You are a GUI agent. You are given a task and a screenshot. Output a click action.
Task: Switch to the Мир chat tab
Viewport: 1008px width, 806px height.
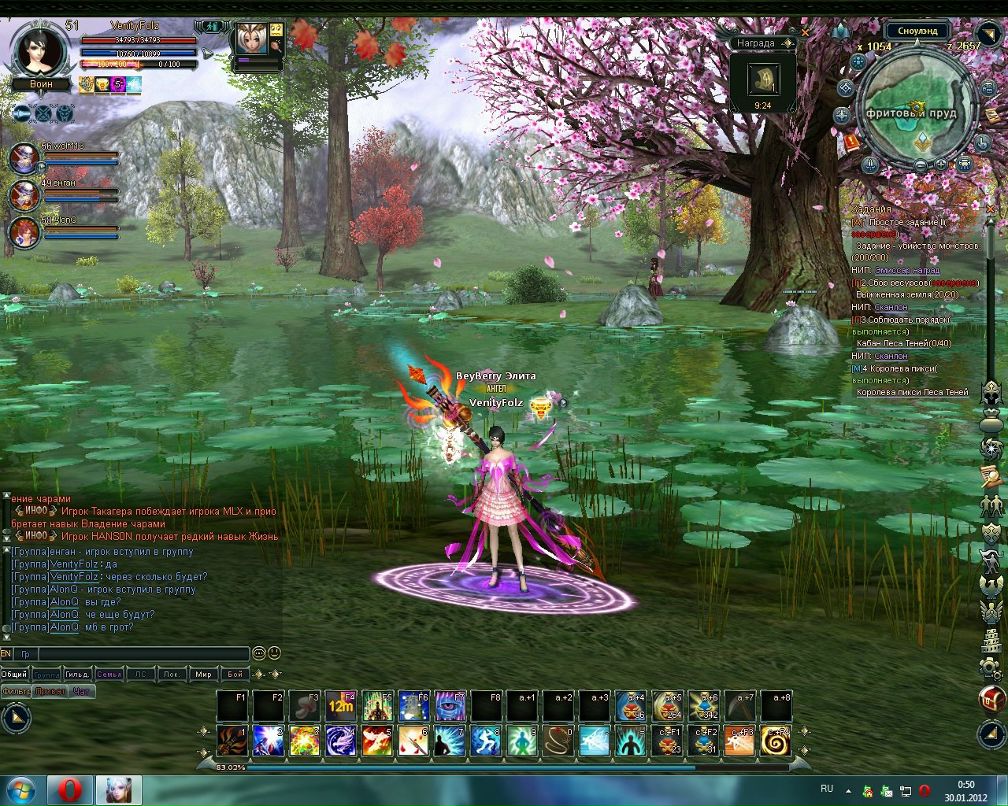(203, 674)
